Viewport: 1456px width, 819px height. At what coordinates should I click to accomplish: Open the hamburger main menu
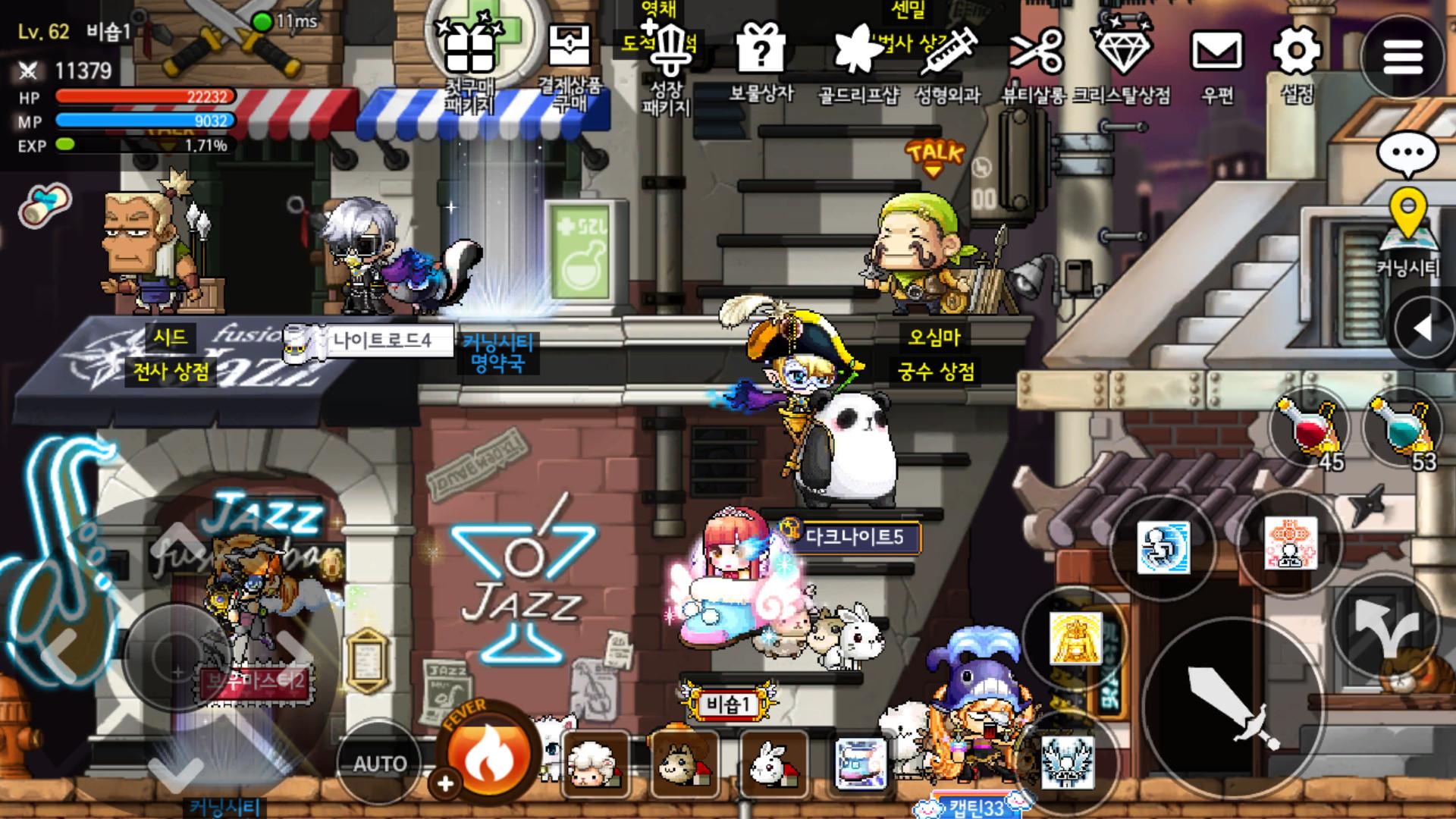[x=1402, y=57]
